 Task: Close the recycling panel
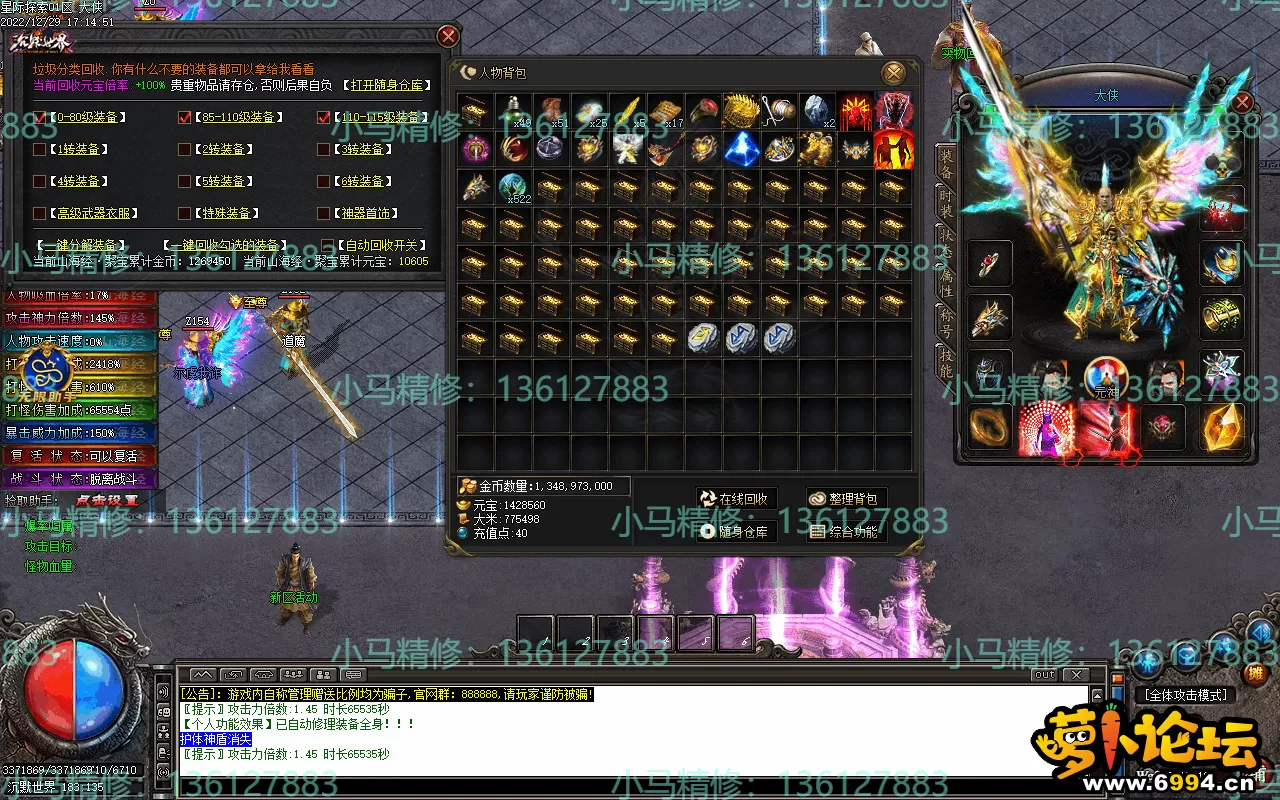pyautogui.click(x=448, y=37)
